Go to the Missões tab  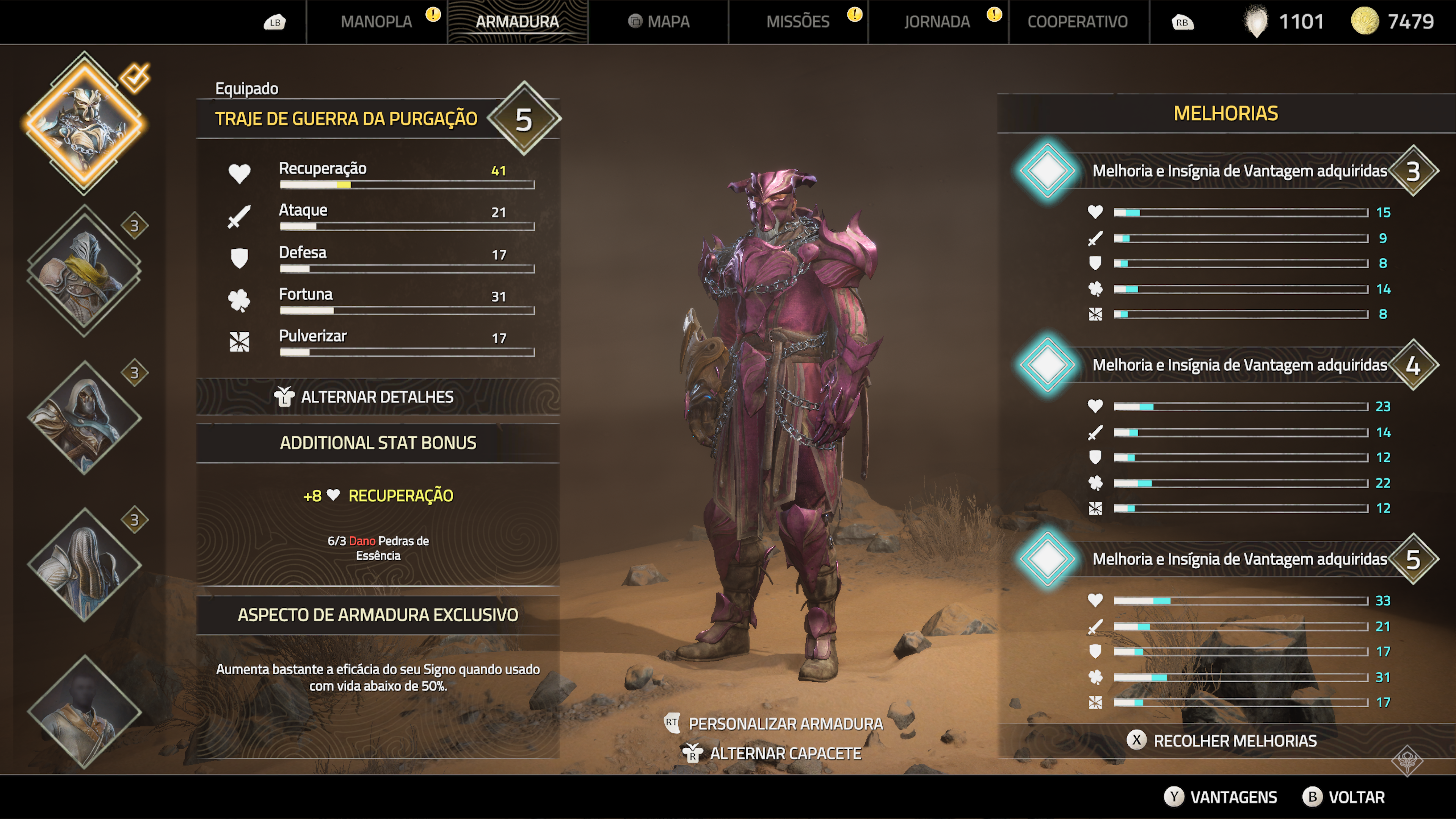[x=797, y=22]
